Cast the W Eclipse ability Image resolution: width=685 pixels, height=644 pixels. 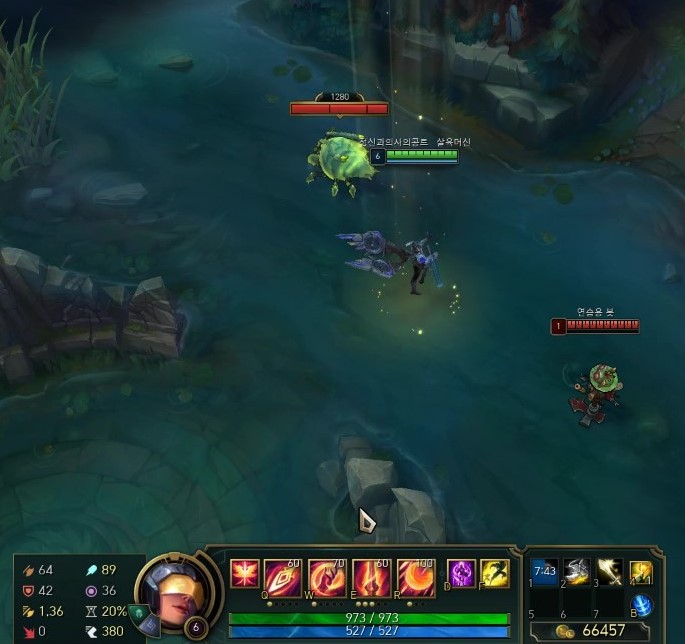tap(326, 578)
